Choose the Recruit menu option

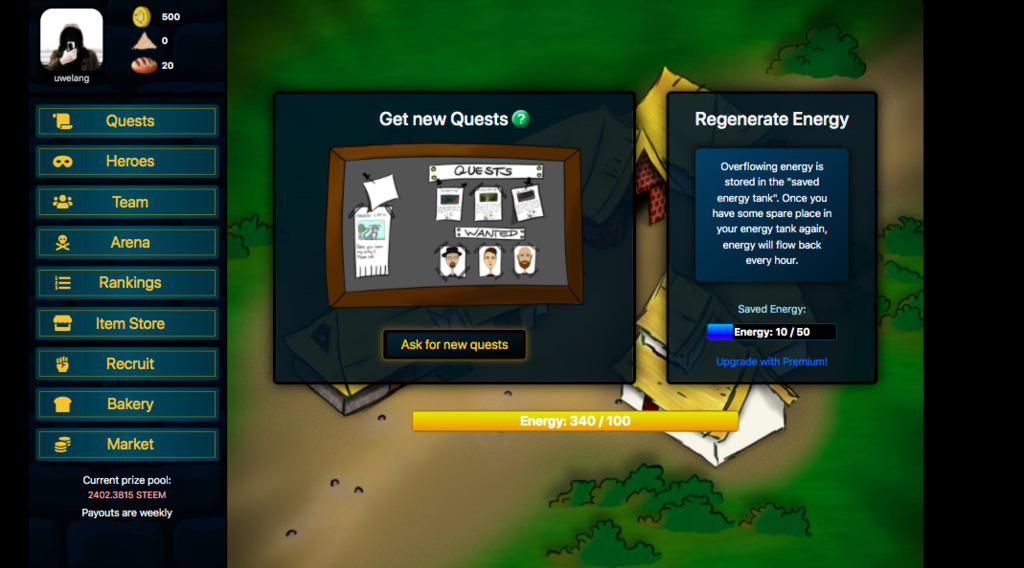(x=127, y=364)
